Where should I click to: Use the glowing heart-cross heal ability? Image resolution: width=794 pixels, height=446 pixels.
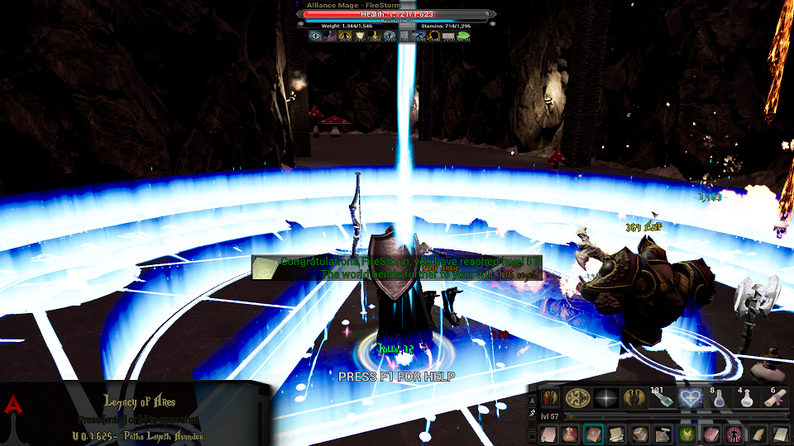[689, 398]
